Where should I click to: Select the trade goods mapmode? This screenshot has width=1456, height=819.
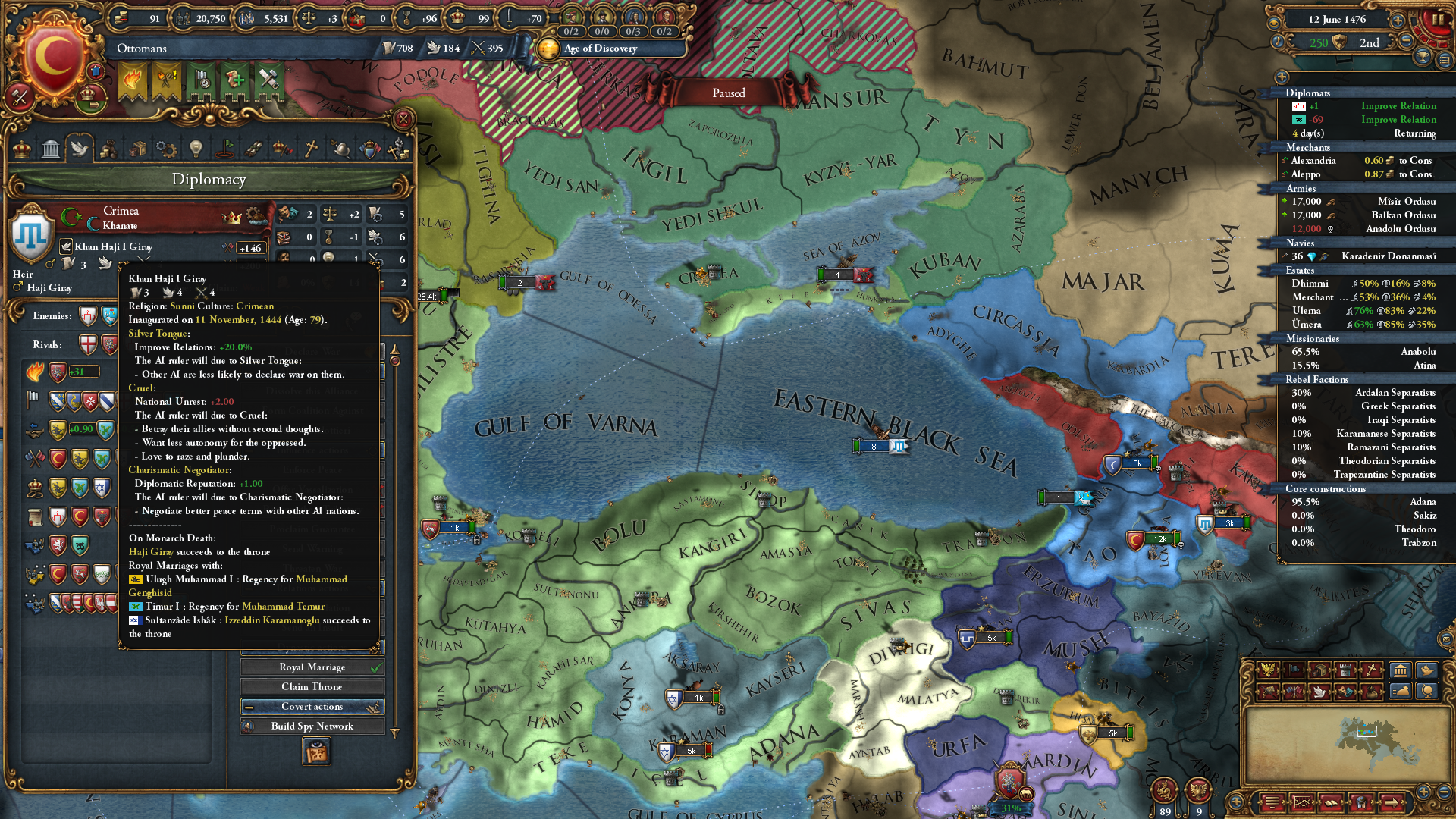pyautogui.click(x=1320, y=670)
